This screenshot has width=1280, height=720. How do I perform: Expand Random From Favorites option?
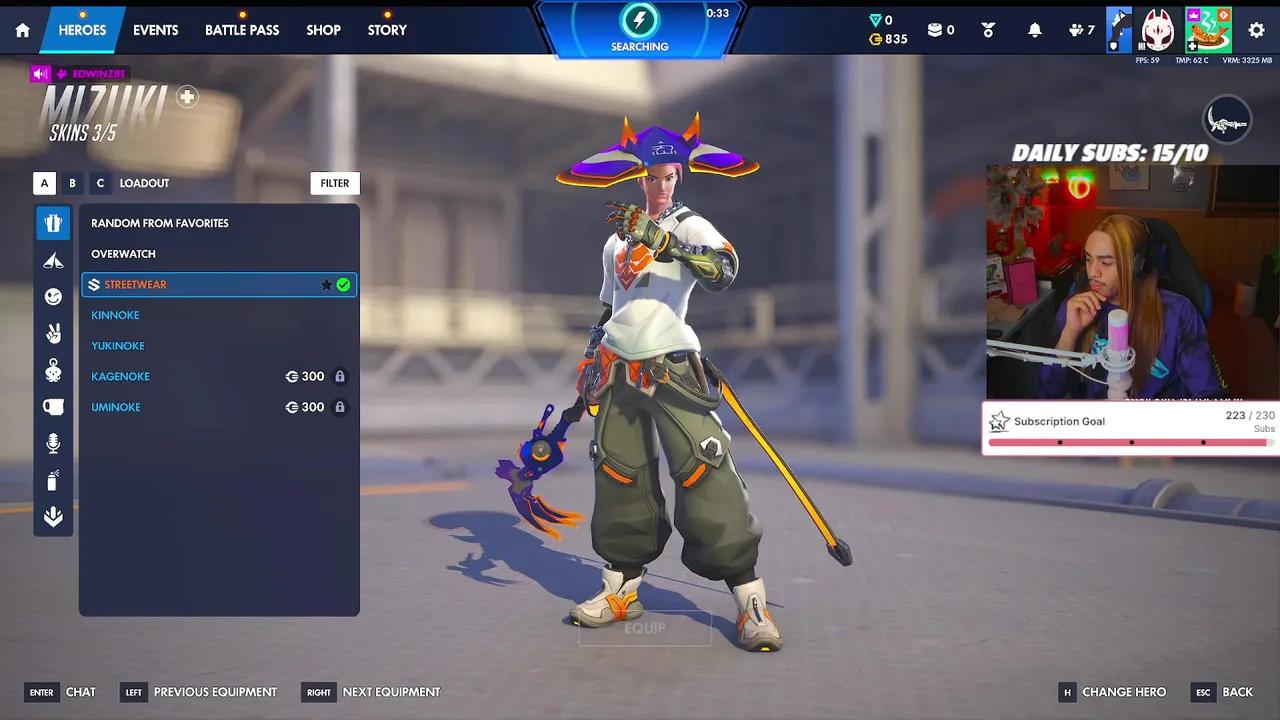click(x=158, y=223)
